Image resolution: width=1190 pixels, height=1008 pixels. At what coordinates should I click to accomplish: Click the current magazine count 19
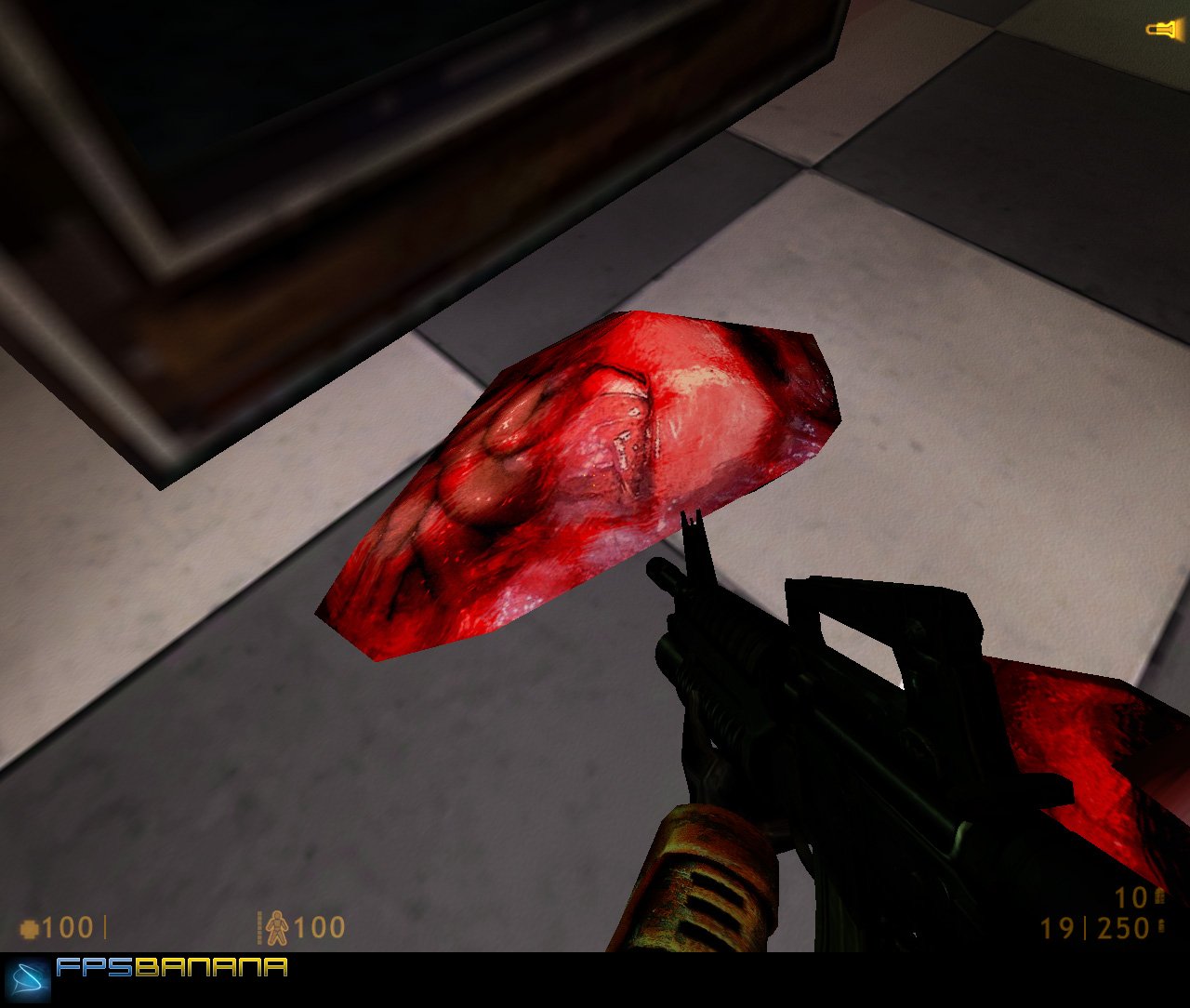pyautogui.click(x=1056, y=927)
